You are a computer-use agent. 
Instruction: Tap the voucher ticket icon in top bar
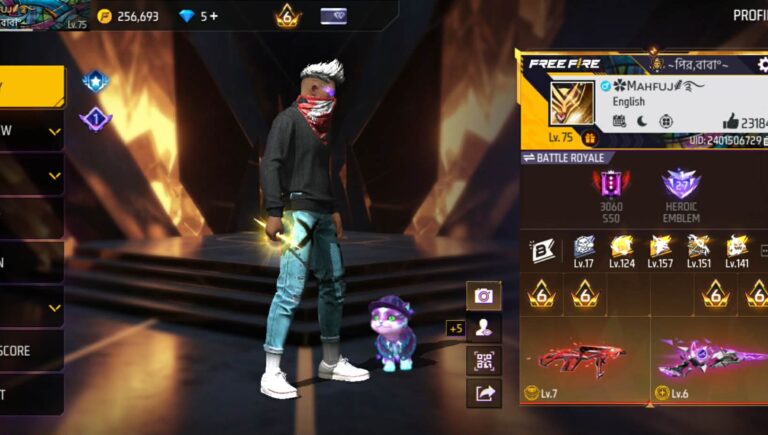pos(334,16)
